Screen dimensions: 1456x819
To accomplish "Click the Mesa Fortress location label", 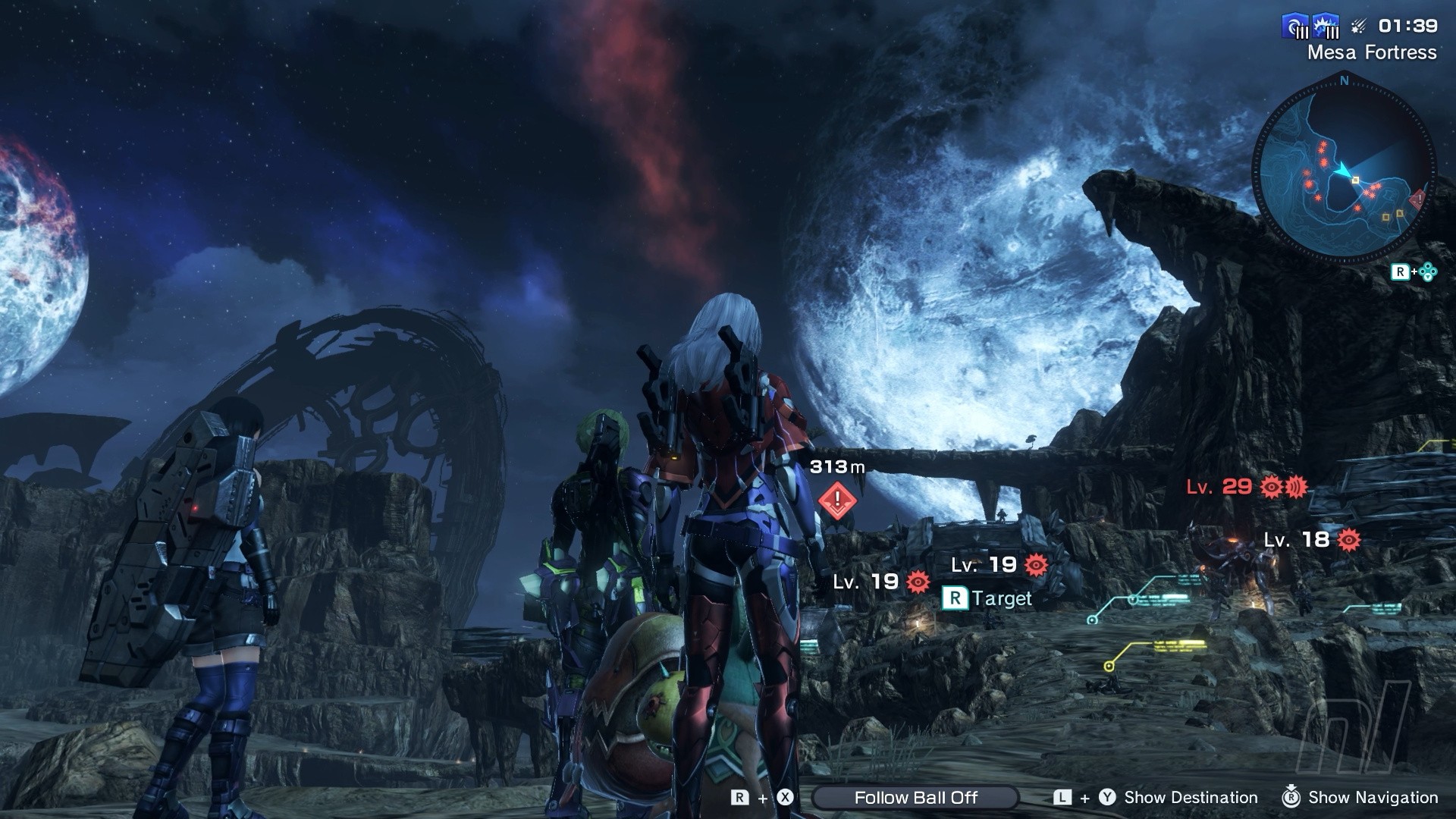I will 1372,52.
